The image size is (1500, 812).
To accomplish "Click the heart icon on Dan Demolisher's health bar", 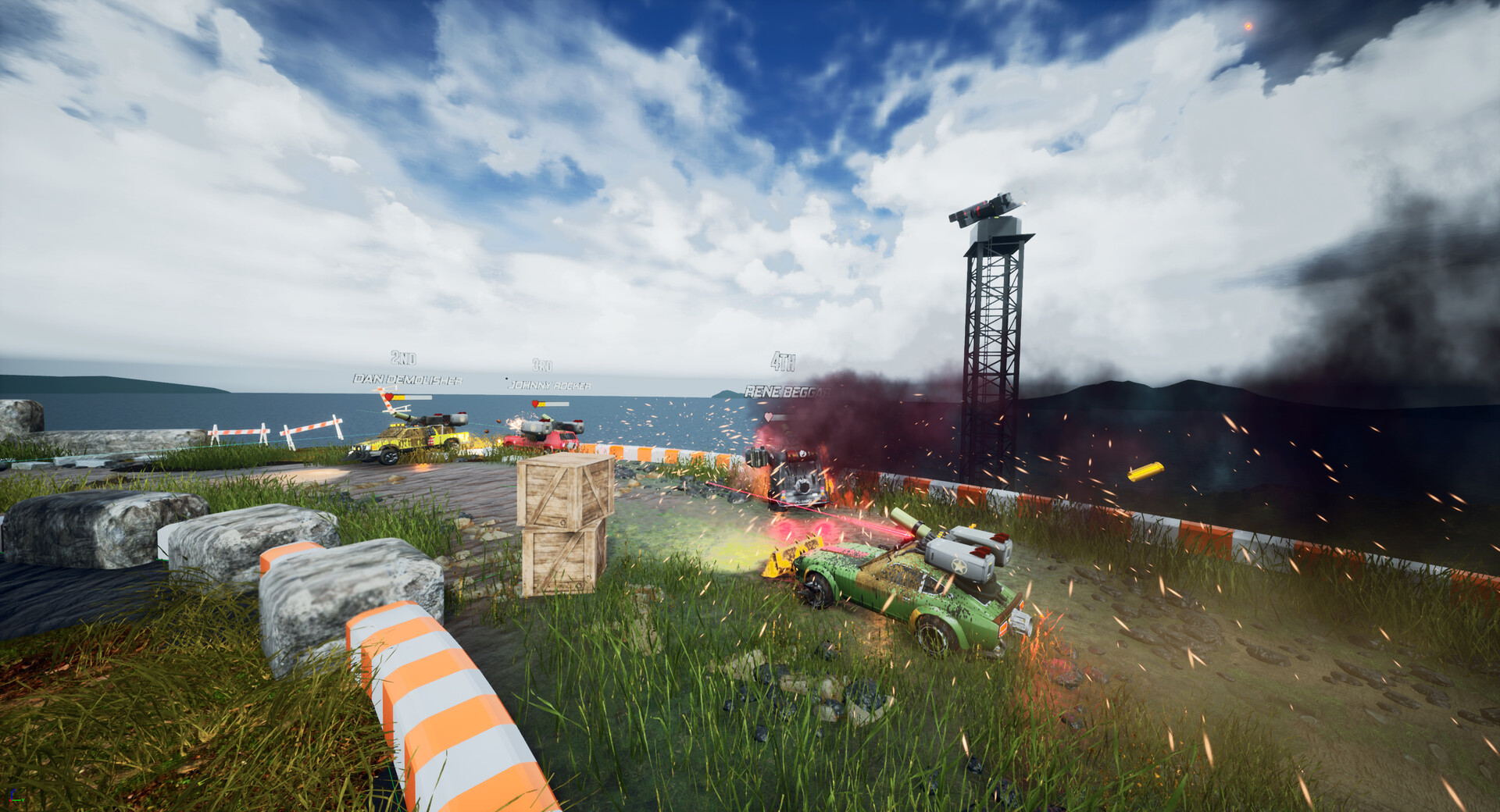I will click(x=388, y=396).
